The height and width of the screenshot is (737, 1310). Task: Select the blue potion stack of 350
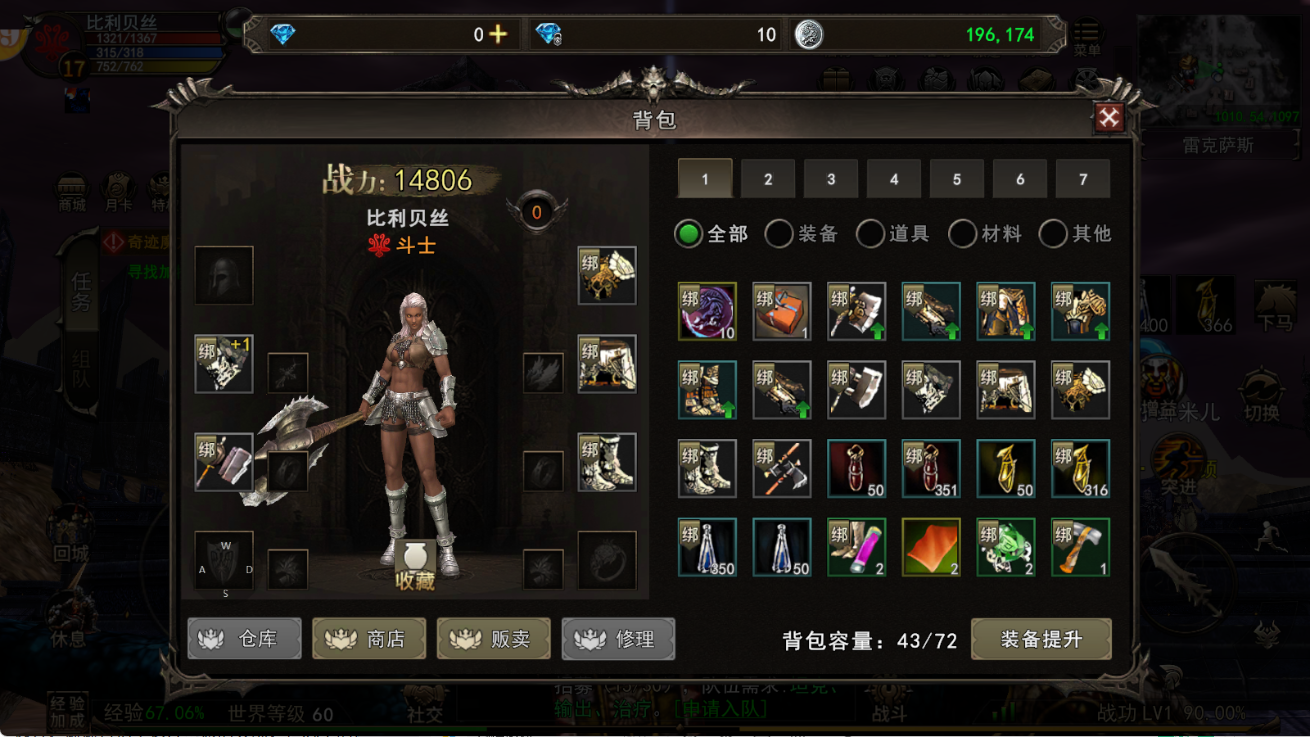click(707, 547)
